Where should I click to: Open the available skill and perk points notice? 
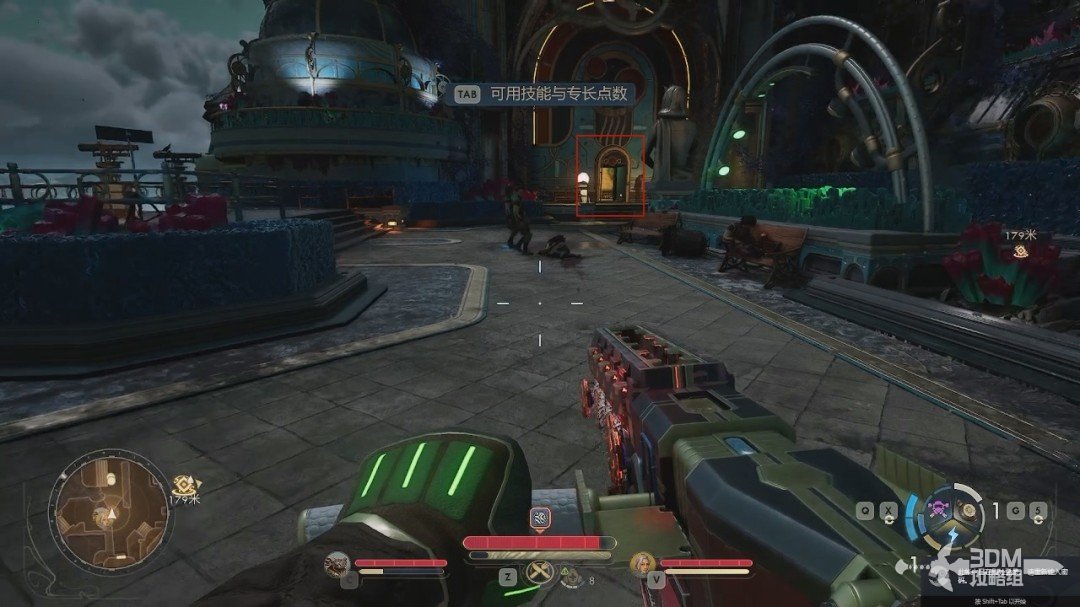pos(544,94)
